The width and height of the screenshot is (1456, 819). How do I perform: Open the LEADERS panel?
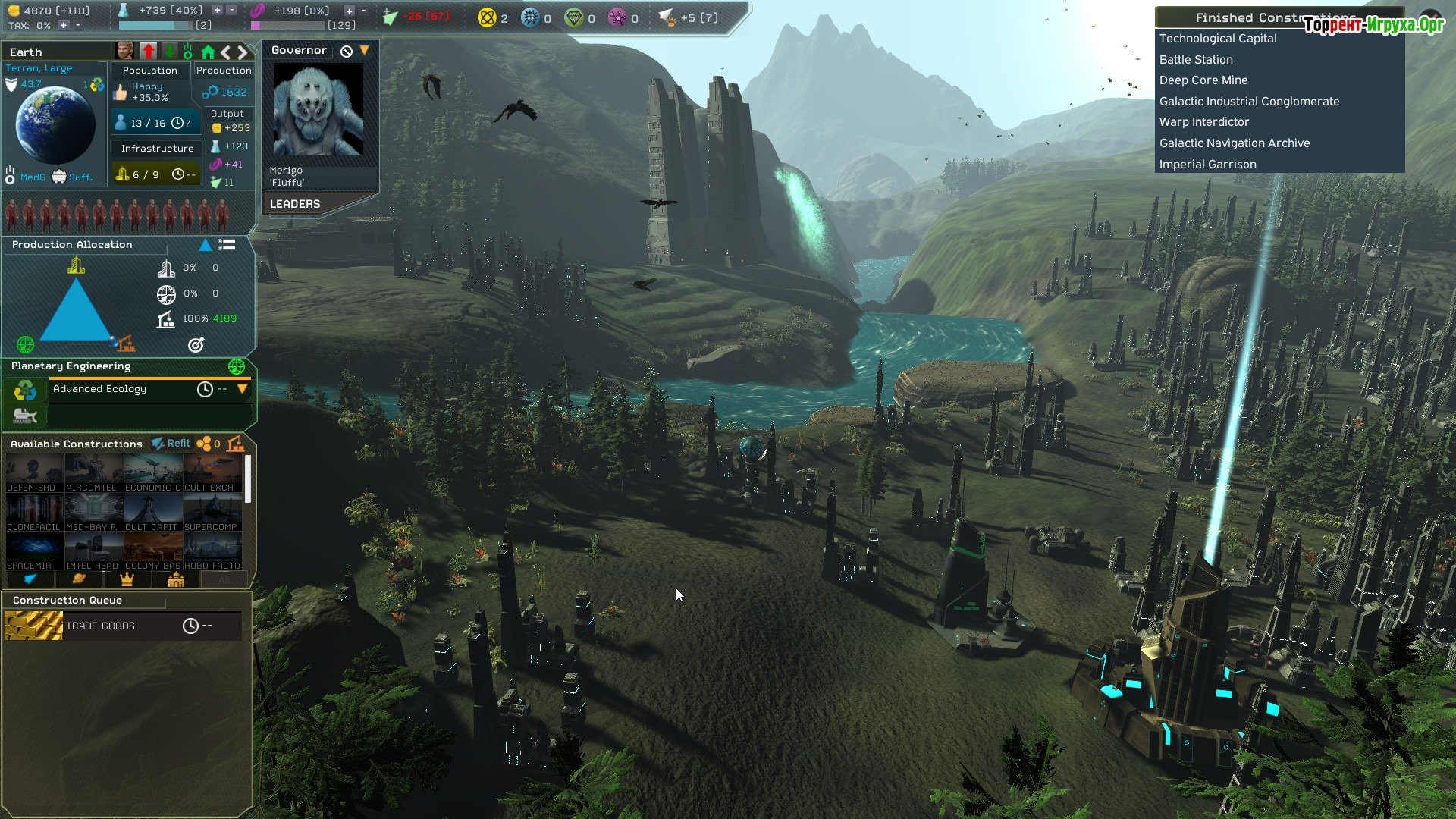(x=295, y=204)
